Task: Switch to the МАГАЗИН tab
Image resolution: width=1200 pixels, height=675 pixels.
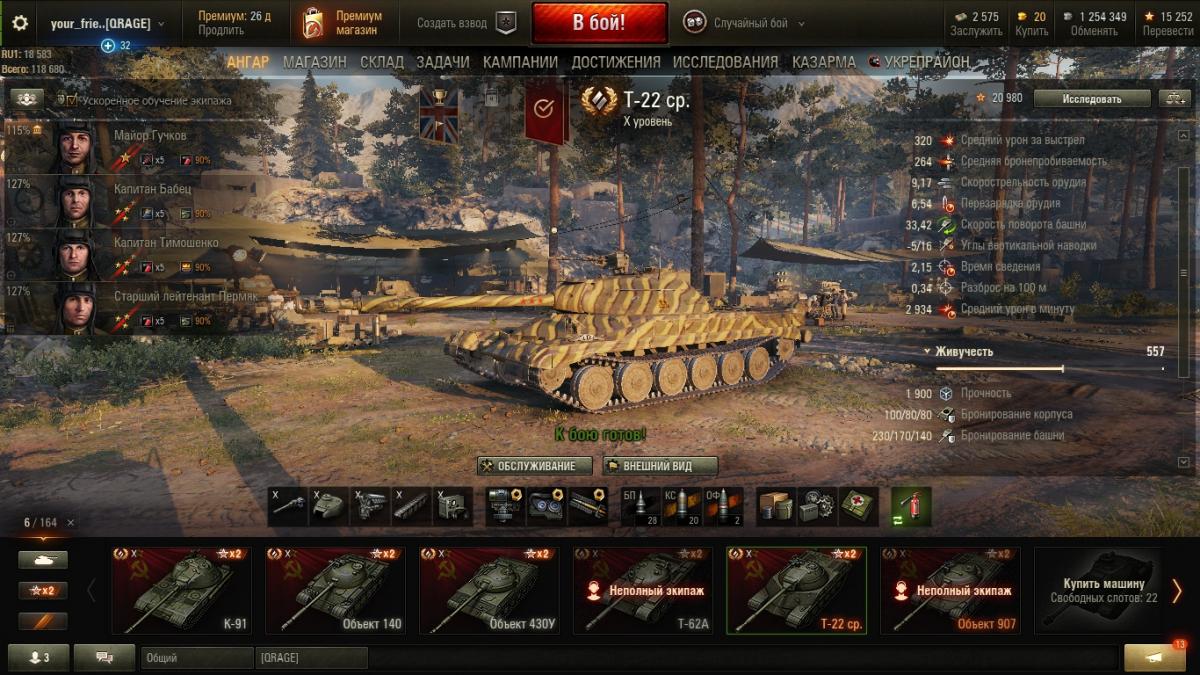Action: 314,62
